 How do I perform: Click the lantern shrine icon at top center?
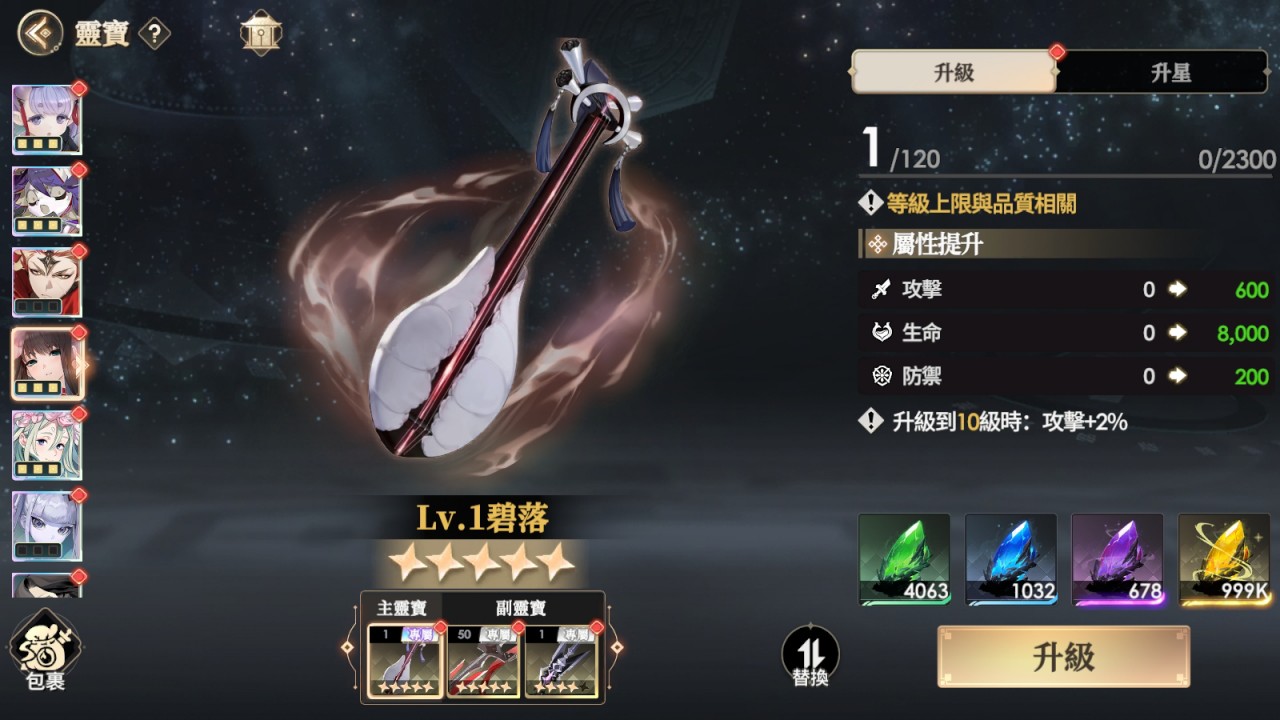click(x=260, y=33)
